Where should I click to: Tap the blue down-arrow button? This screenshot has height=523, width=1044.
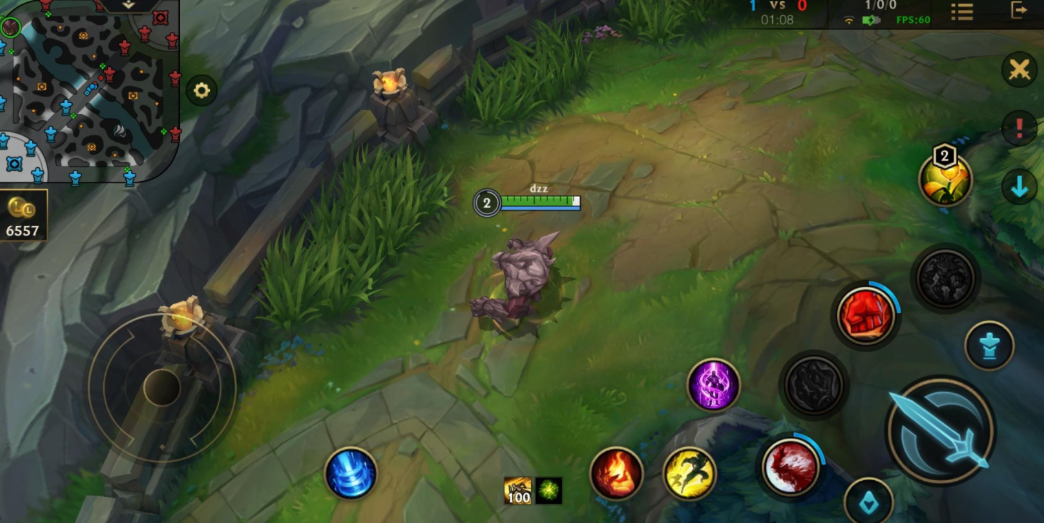tap(1019, 187)
